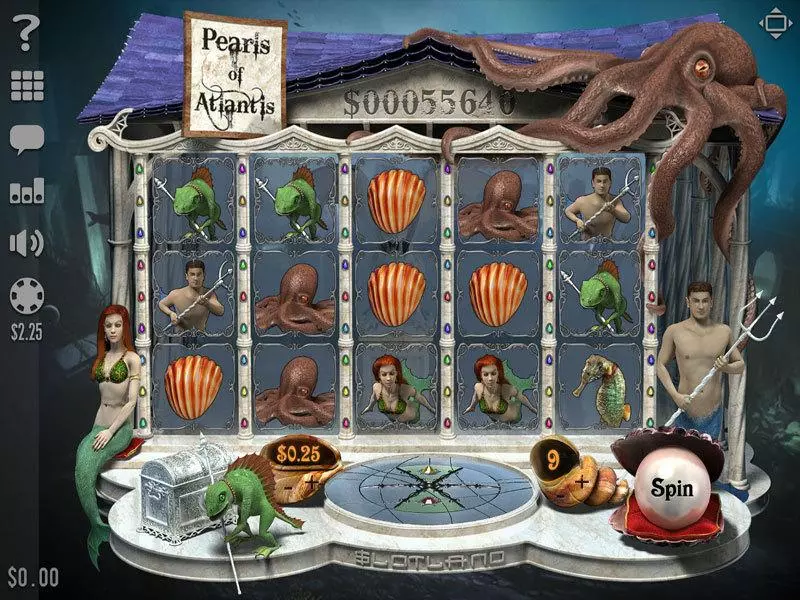Open the casino chip total bet

(x=27, y=296)
